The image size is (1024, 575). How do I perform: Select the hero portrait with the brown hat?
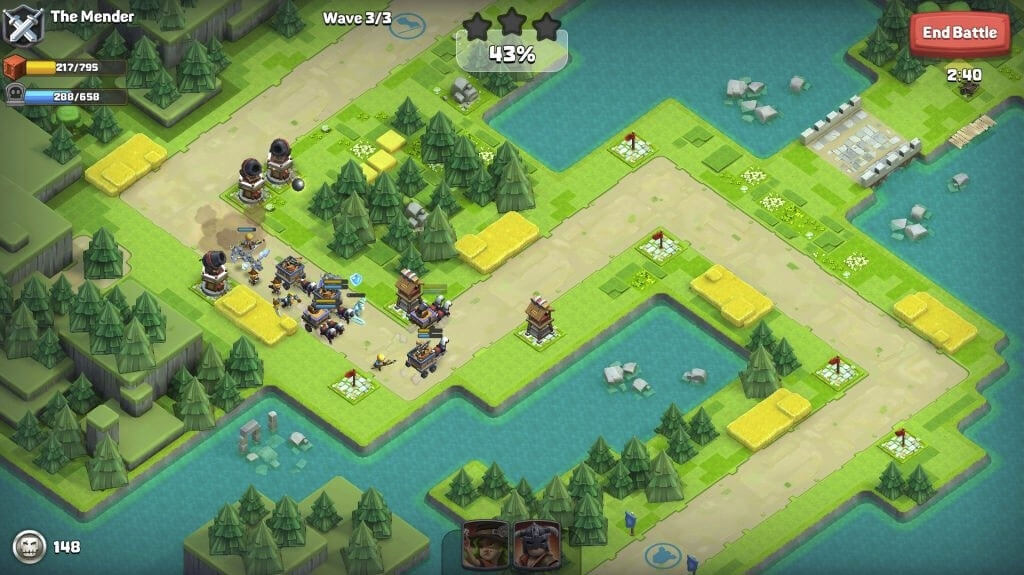pyautogui.click(x=485, y=545)
